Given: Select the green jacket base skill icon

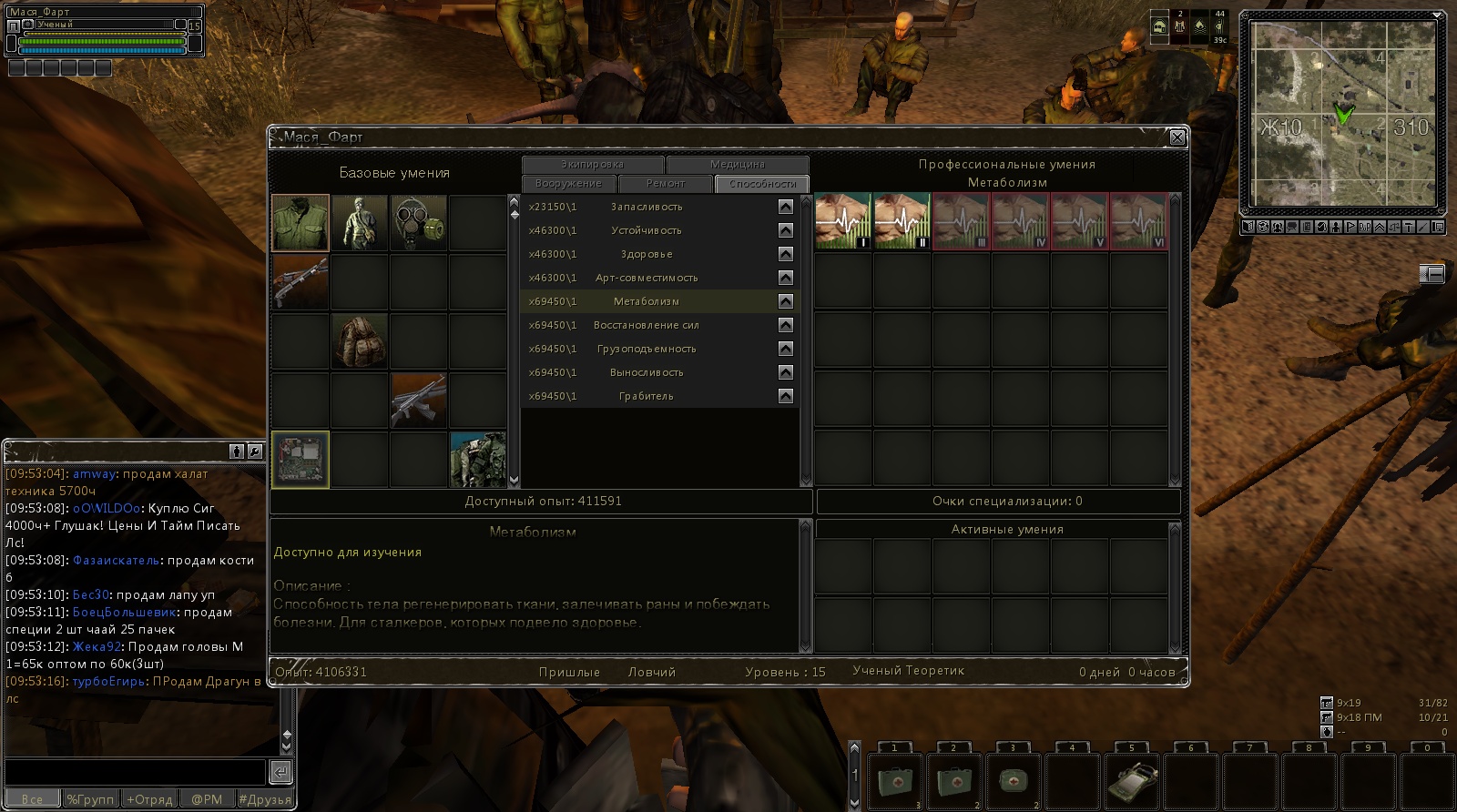Looking at the screenshot, I should 301,223.
